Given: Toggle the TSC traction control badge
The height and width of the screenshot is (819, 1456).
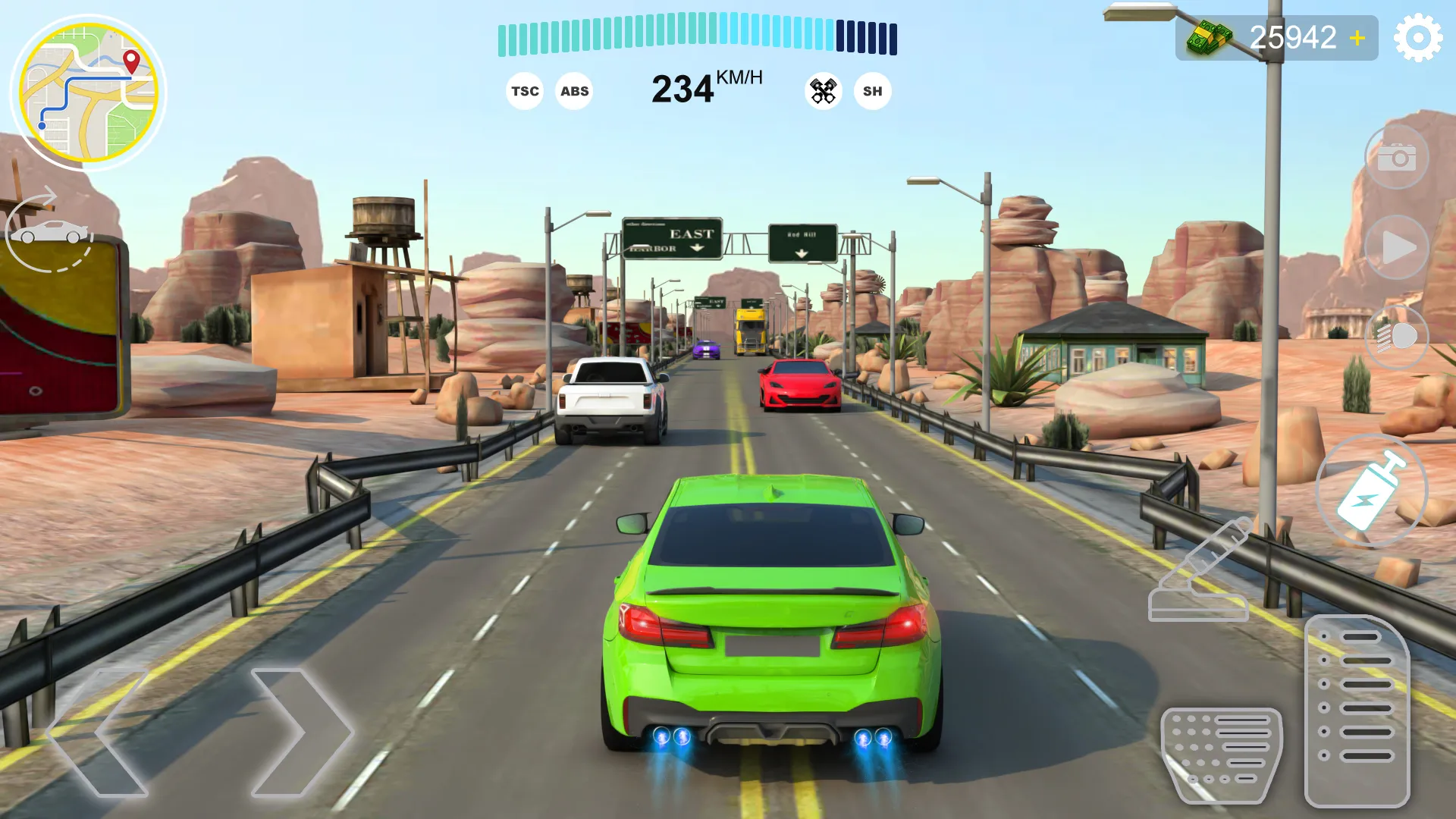Looking at the screenshot, I should click(x=525, y=91).
